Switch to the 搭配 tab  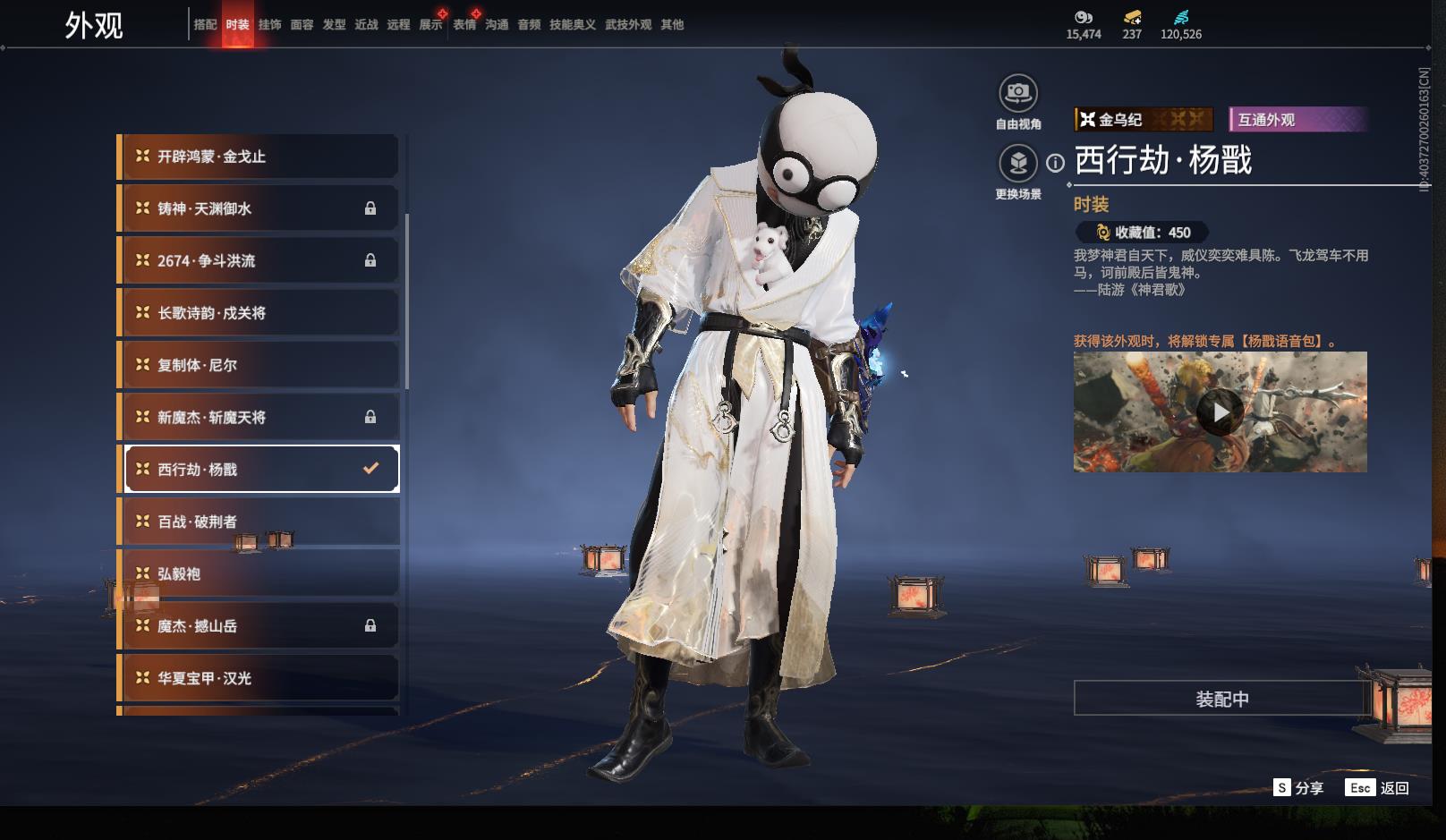pyautogui.click(x=205, y=25)
